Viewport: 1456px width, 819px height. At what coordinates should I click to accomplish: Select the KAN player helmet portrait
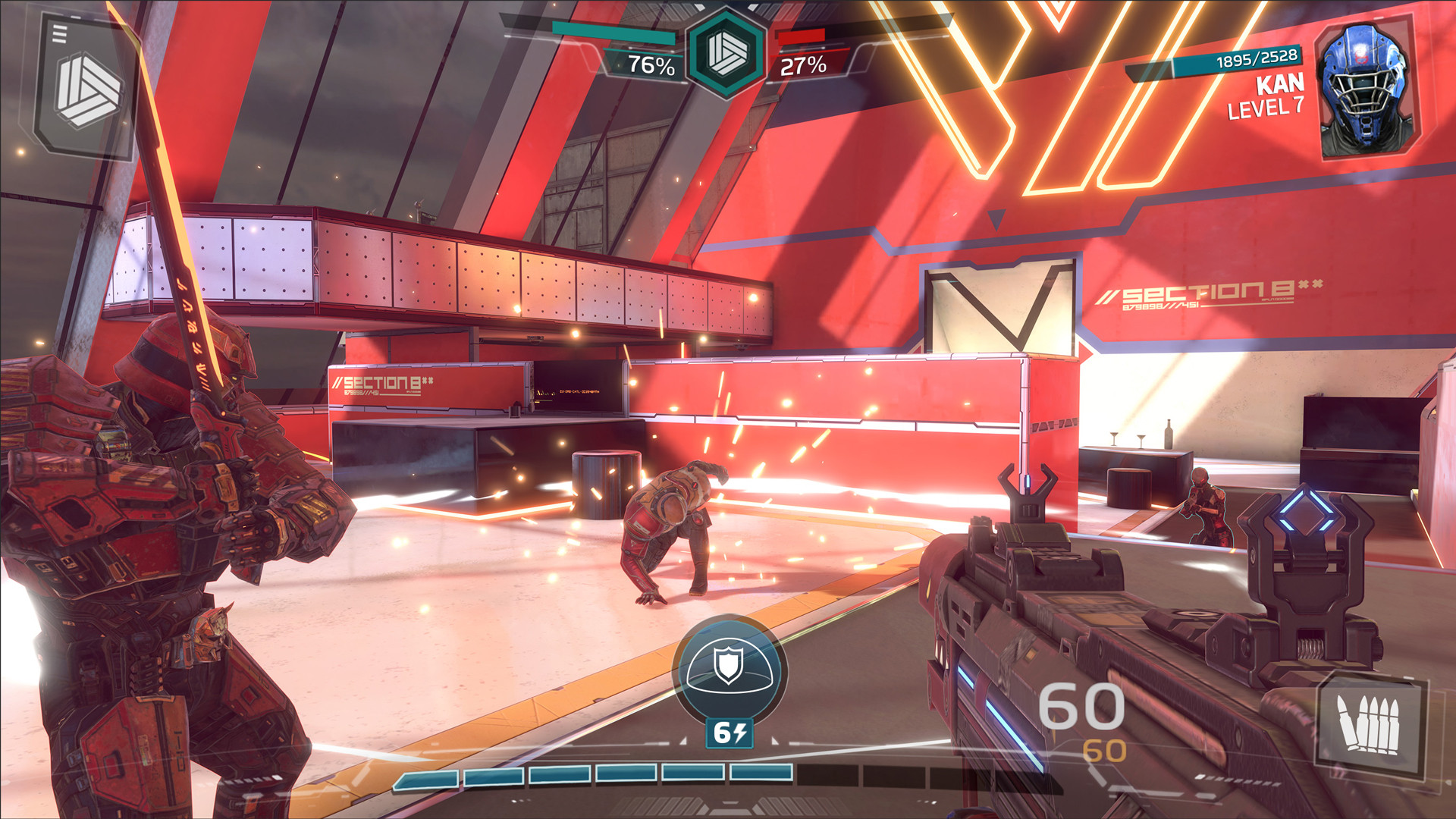point(1365,89)
